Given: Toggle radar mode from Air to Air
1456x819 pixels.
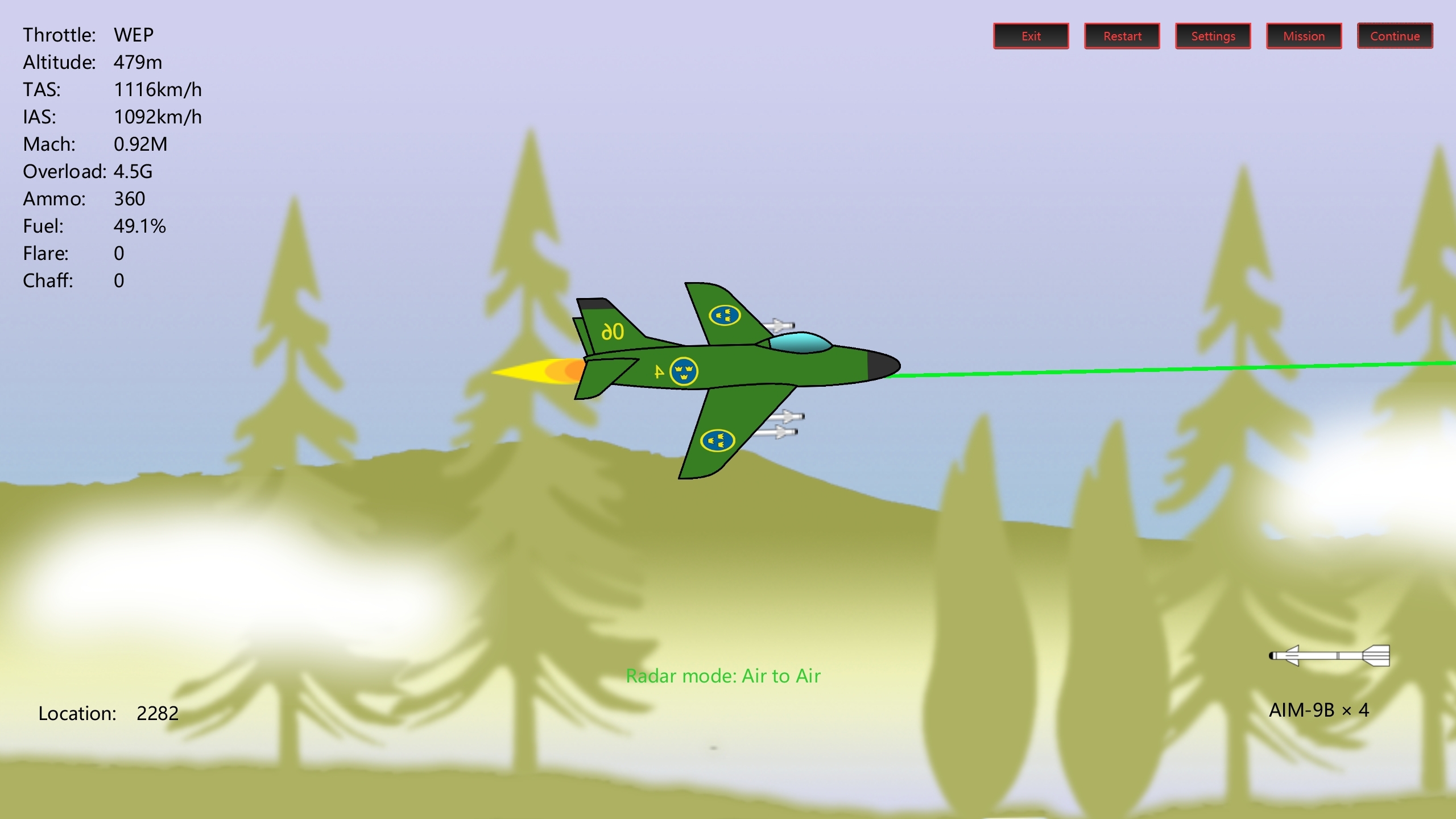Looking at the screenshot, I should tap(722, 676).
